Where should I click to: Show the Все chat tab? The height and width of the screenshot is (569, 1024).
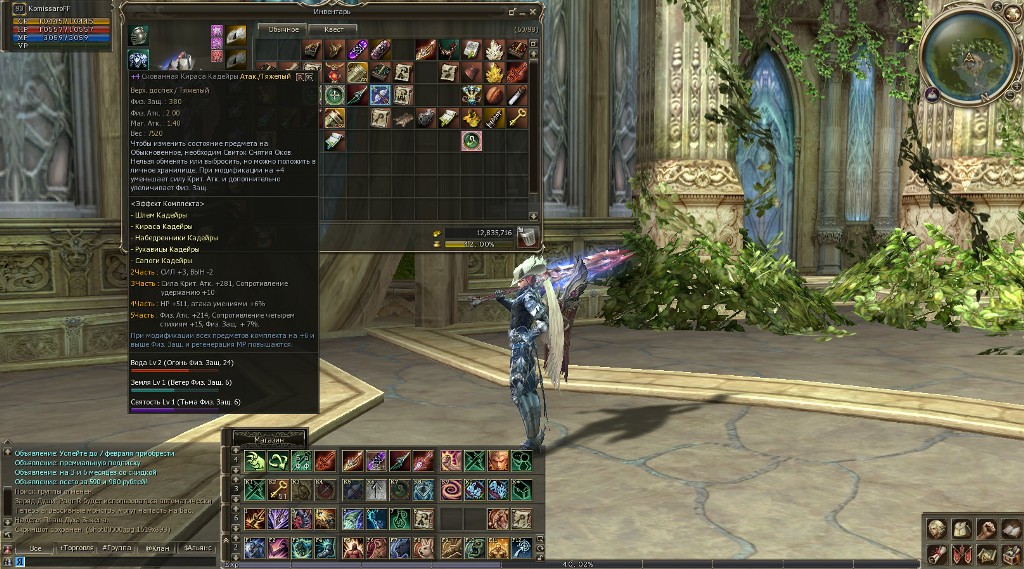coord(34,548)
